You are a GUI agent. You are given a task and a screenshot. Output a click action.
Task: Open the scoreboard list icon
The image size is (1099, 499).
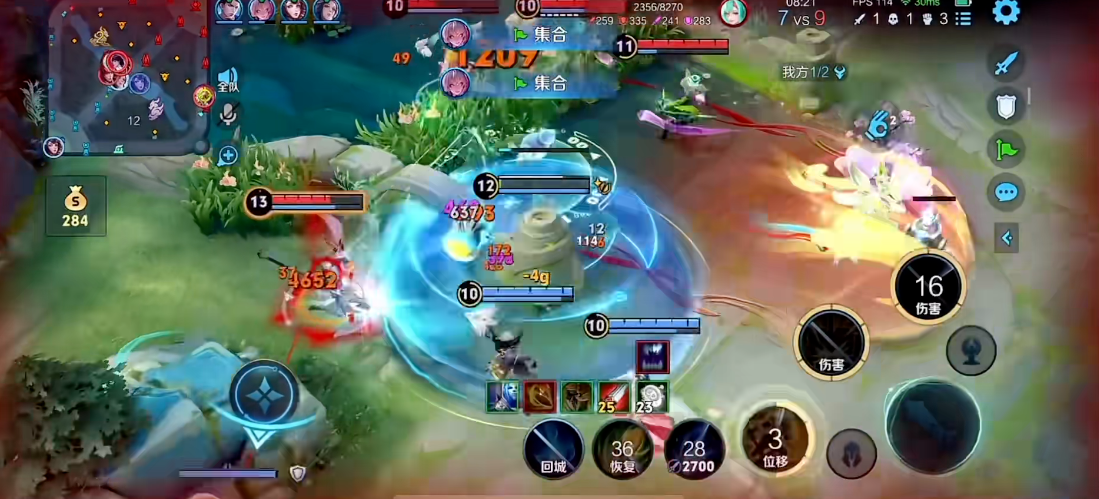(x=963, y=19)
